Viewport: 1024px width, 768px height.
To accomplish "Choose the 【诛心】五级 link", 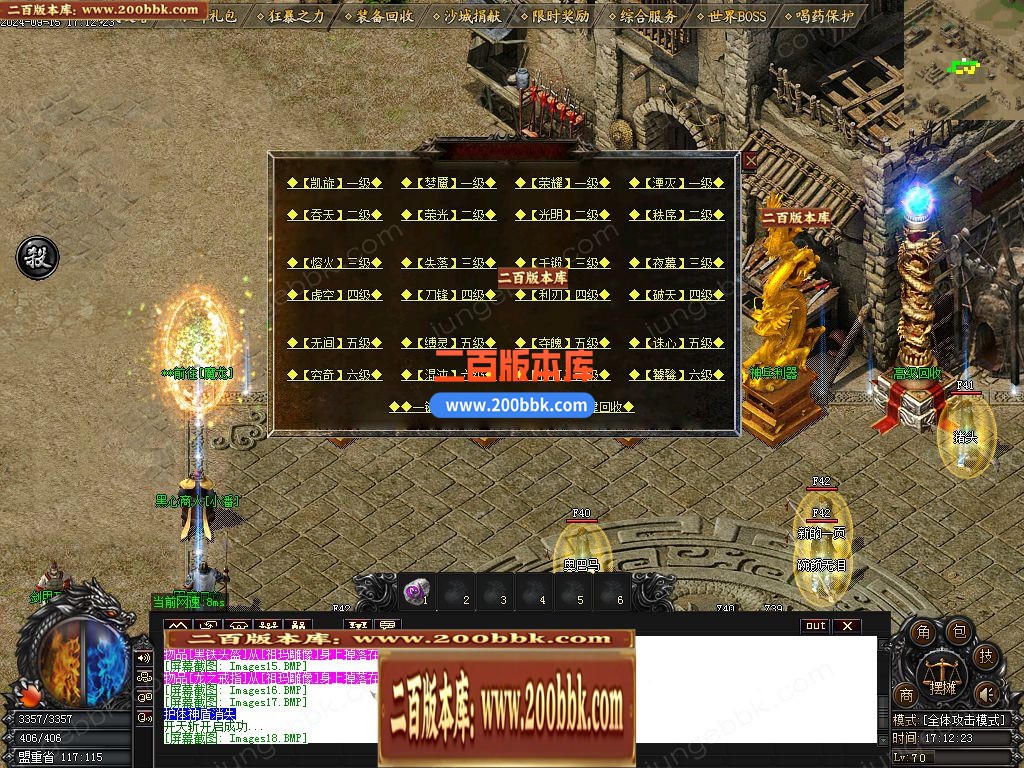I will pos(677,343).
